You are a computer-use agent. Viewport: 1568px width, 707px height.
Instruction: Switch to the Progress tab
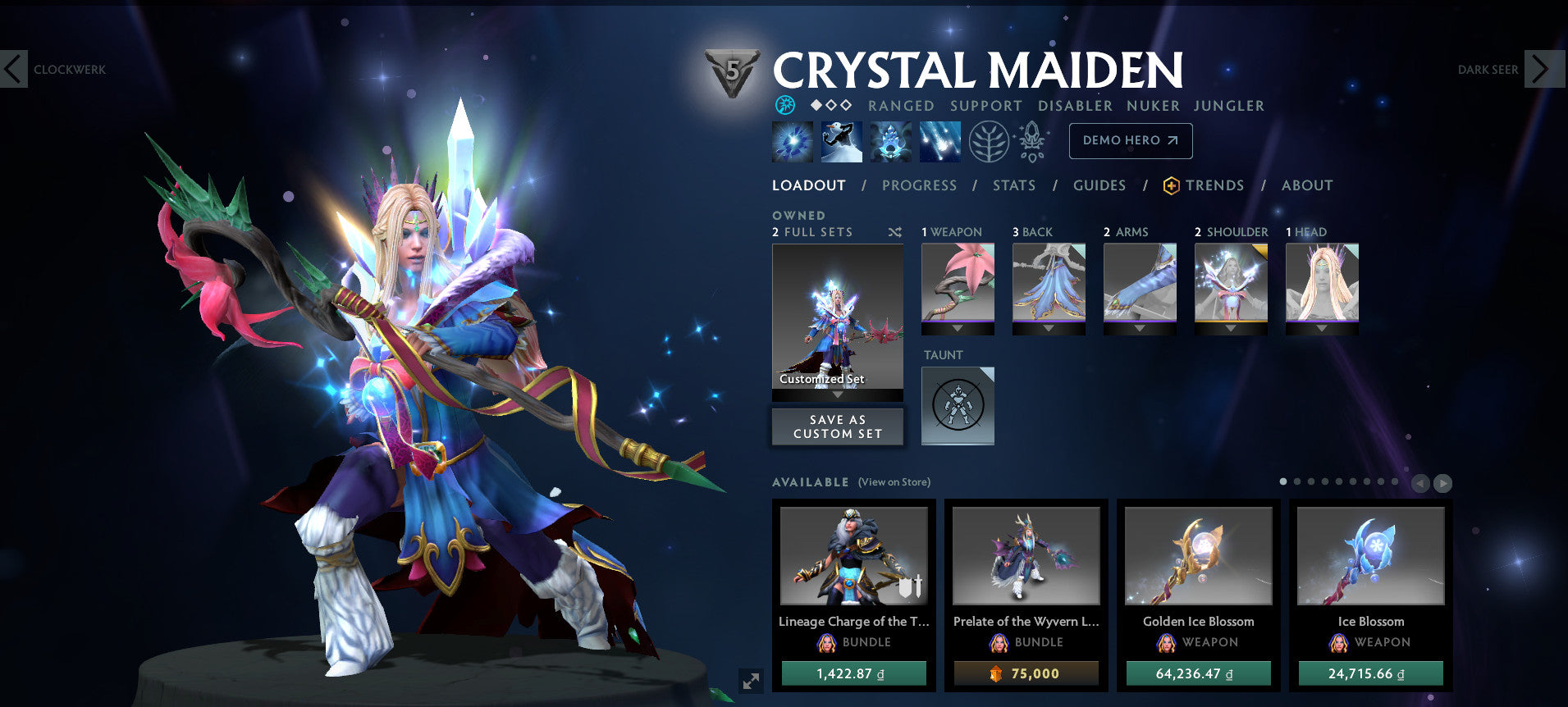(919, 185)
